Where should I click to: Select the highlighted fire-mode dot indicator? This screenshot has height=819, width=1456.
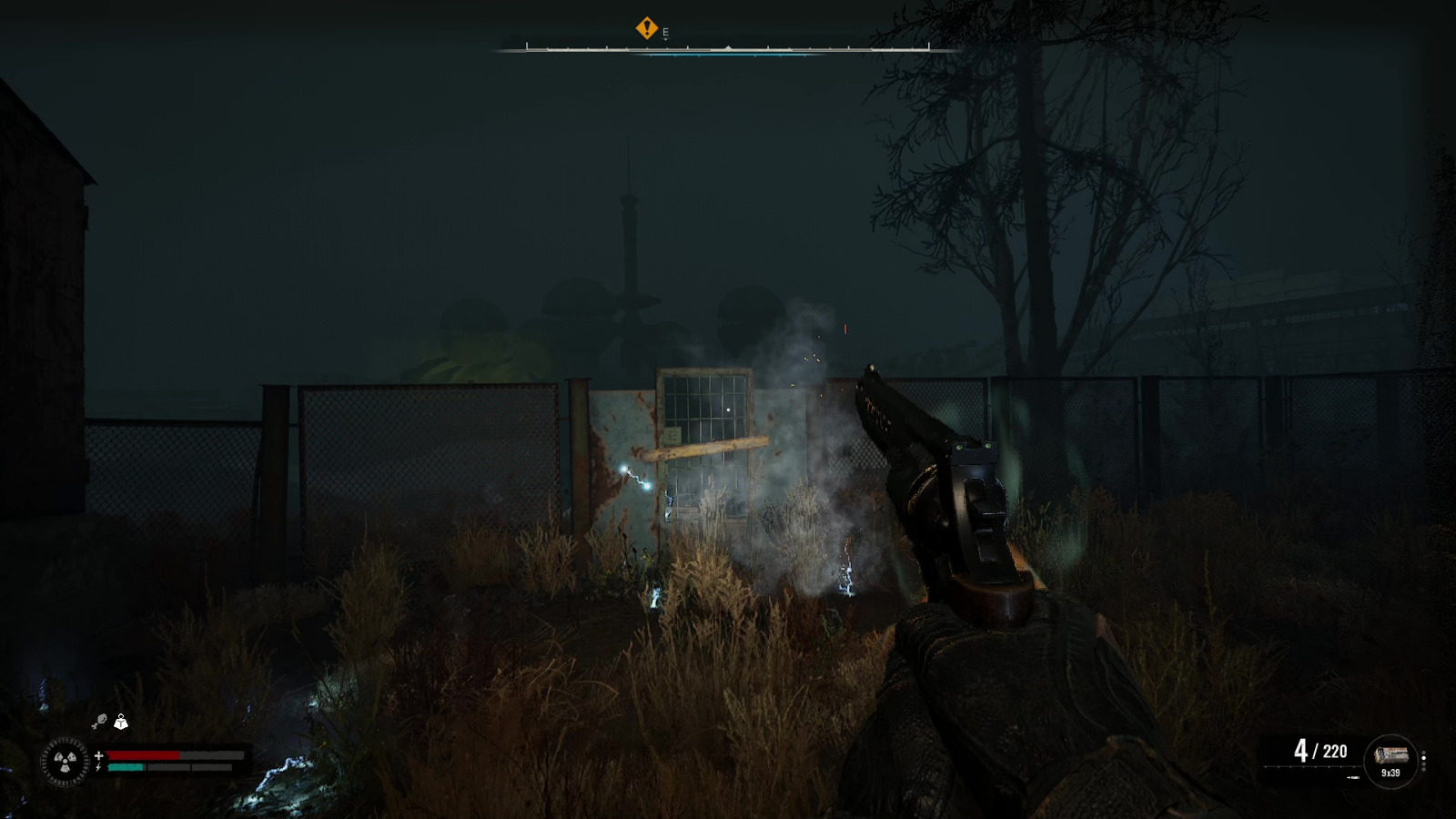(1424, 758)
